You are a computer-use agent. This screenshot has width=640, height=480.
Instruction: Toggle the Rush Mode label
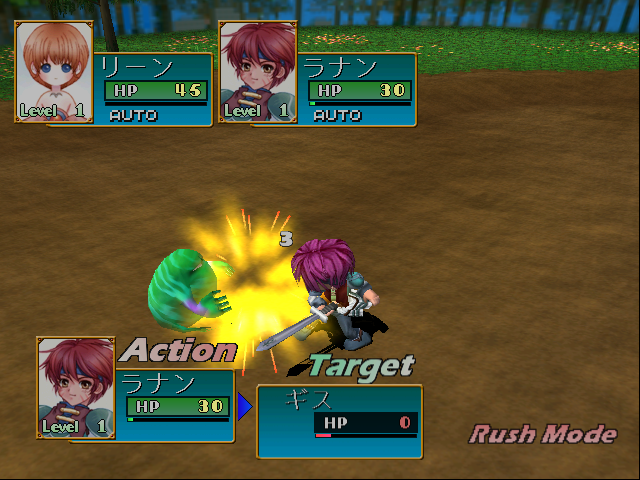(544, 434)
